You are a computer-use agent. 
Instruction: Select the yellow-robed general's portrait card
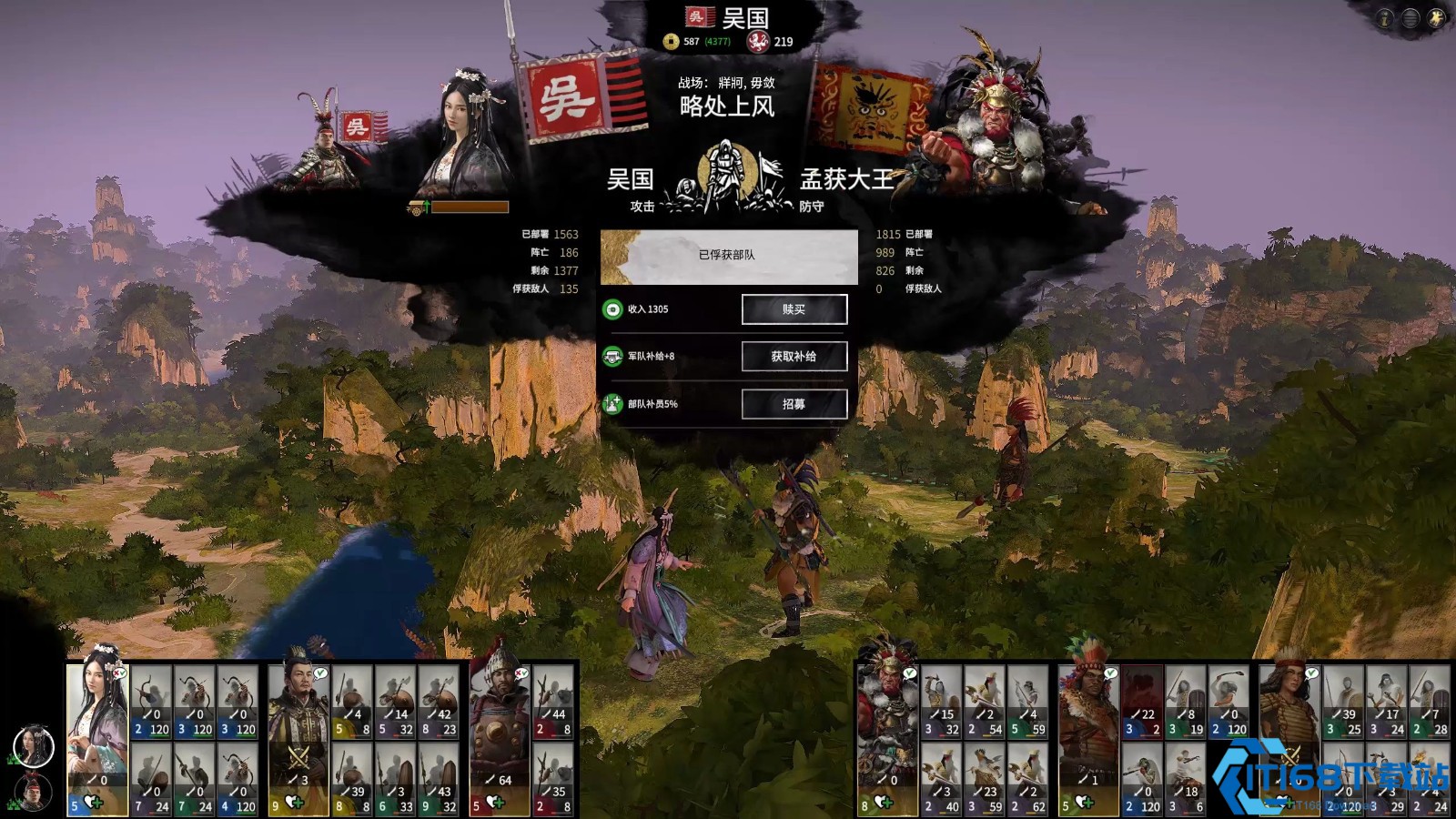(x=298, y=738)
